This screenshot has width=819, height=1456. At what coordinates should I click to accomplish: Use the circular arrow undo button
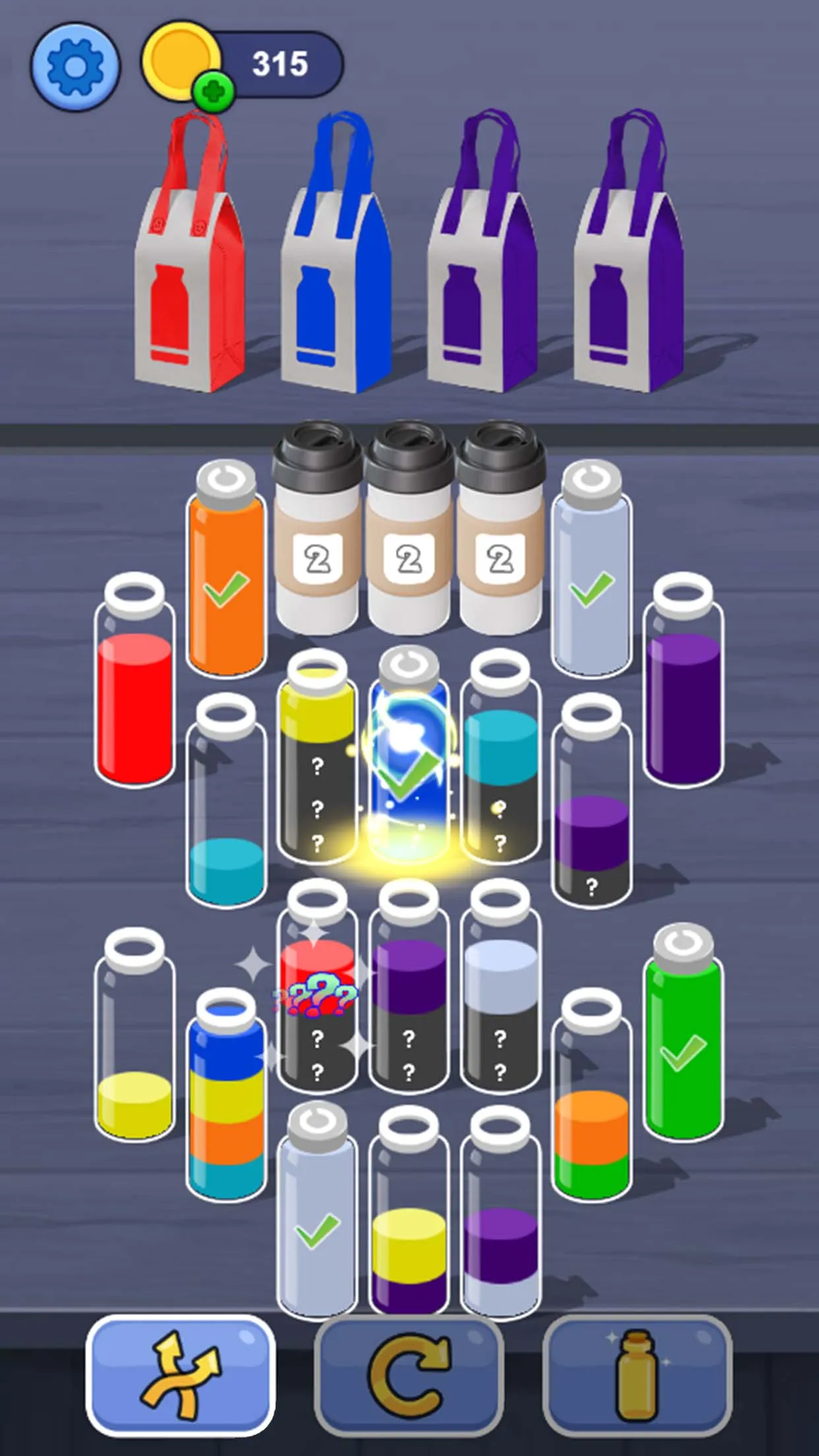tap(409, 1376)
